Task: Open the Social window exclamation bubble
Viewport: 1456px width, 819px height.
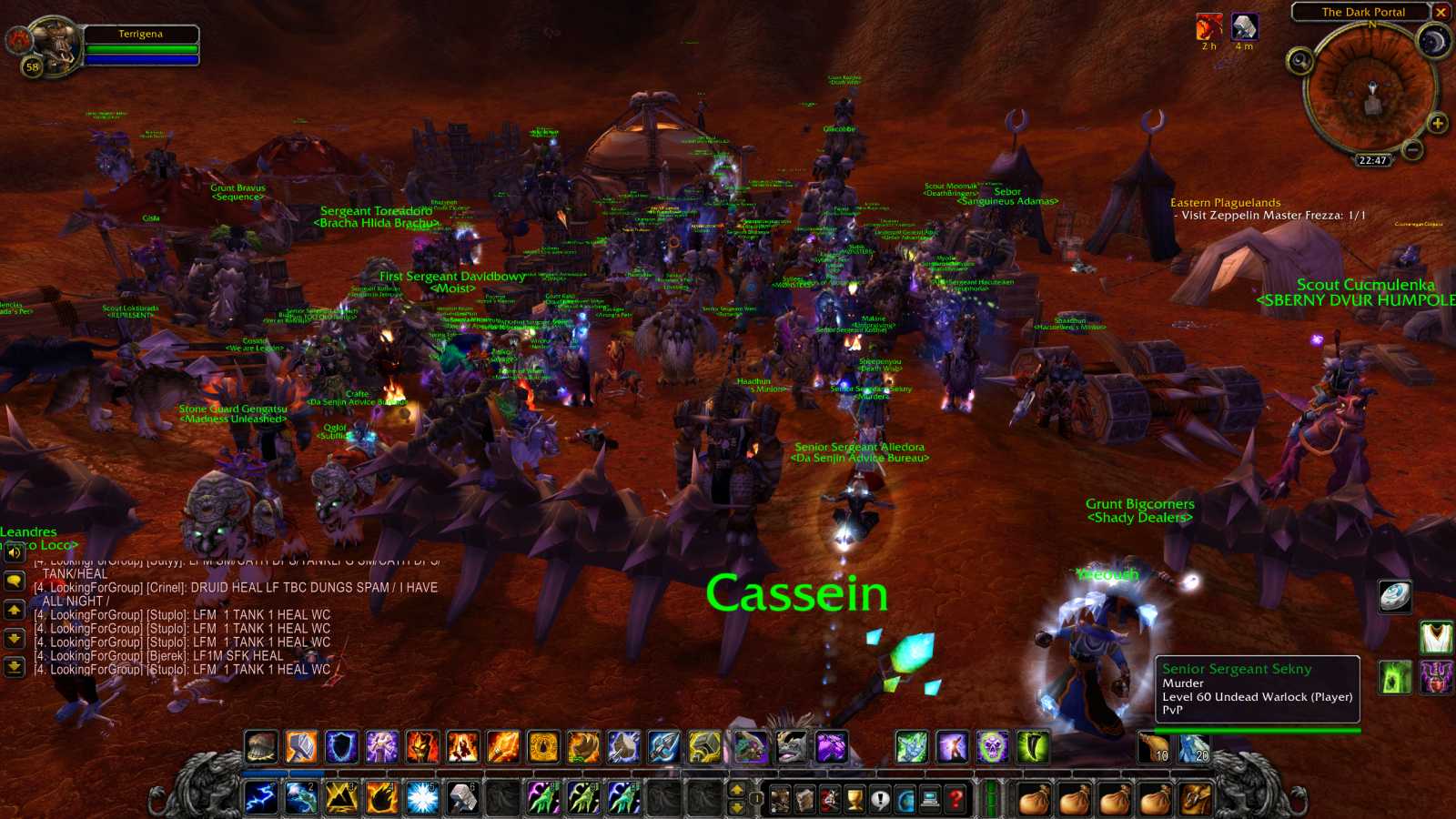Action: (881, 797)
